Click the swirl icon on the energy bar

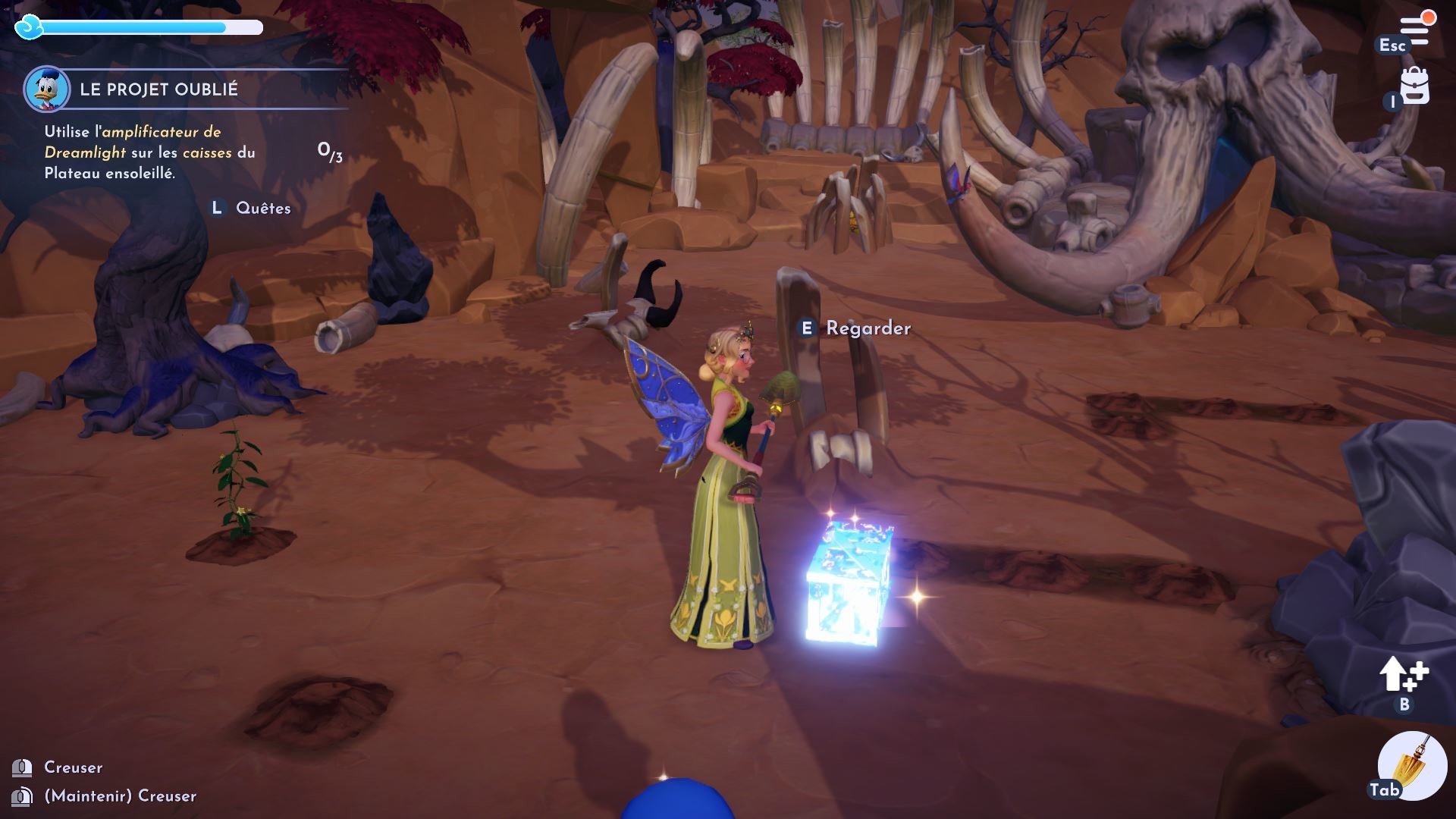[29, 27]
